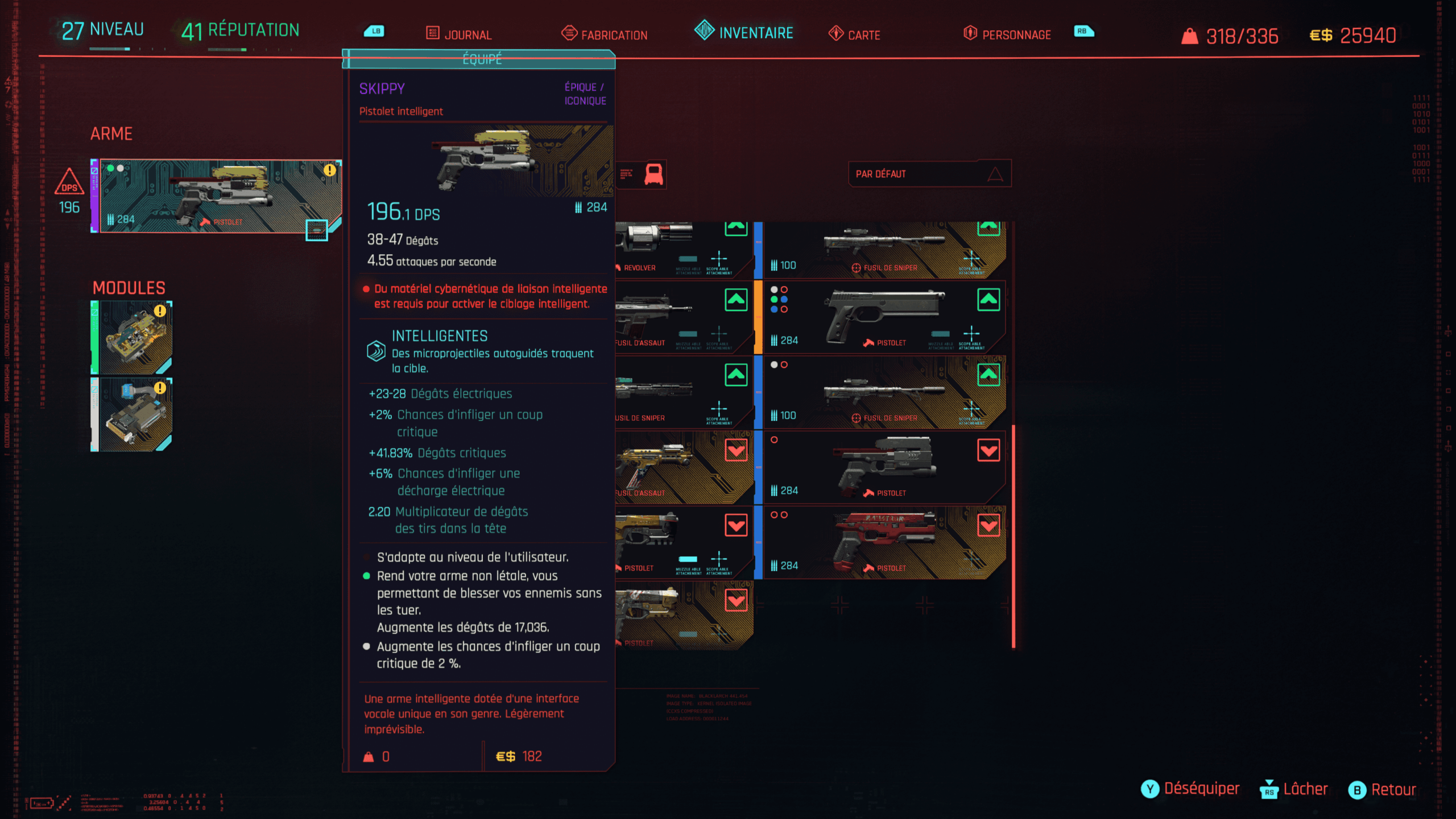This screenshot has width=1456, height=819.
Task: Go to the Personnage tab
Action: tap(1007, 34)
